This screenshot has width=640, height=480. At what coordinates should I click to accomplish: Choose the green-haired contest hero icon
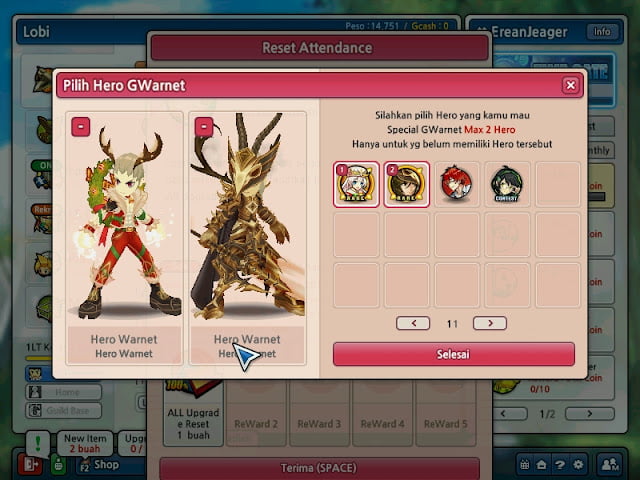(507, 184)
